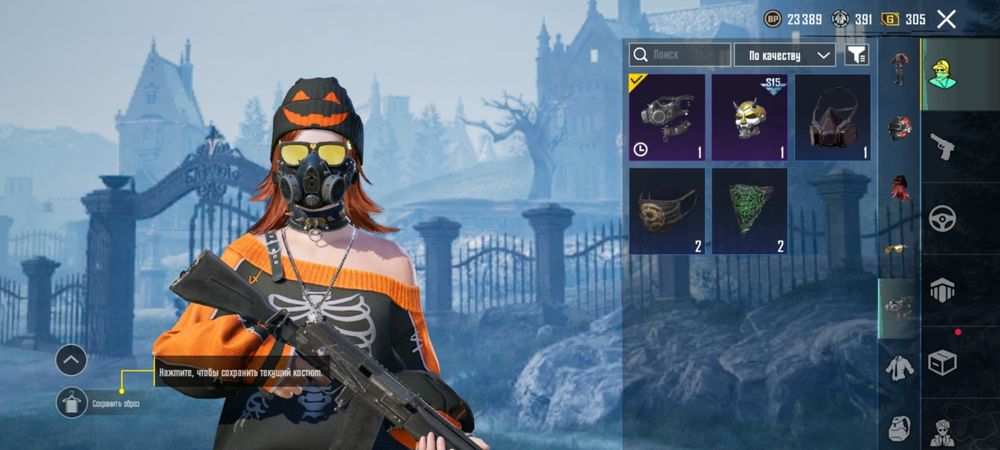Switch to the full outfit set category

point(900,68)
